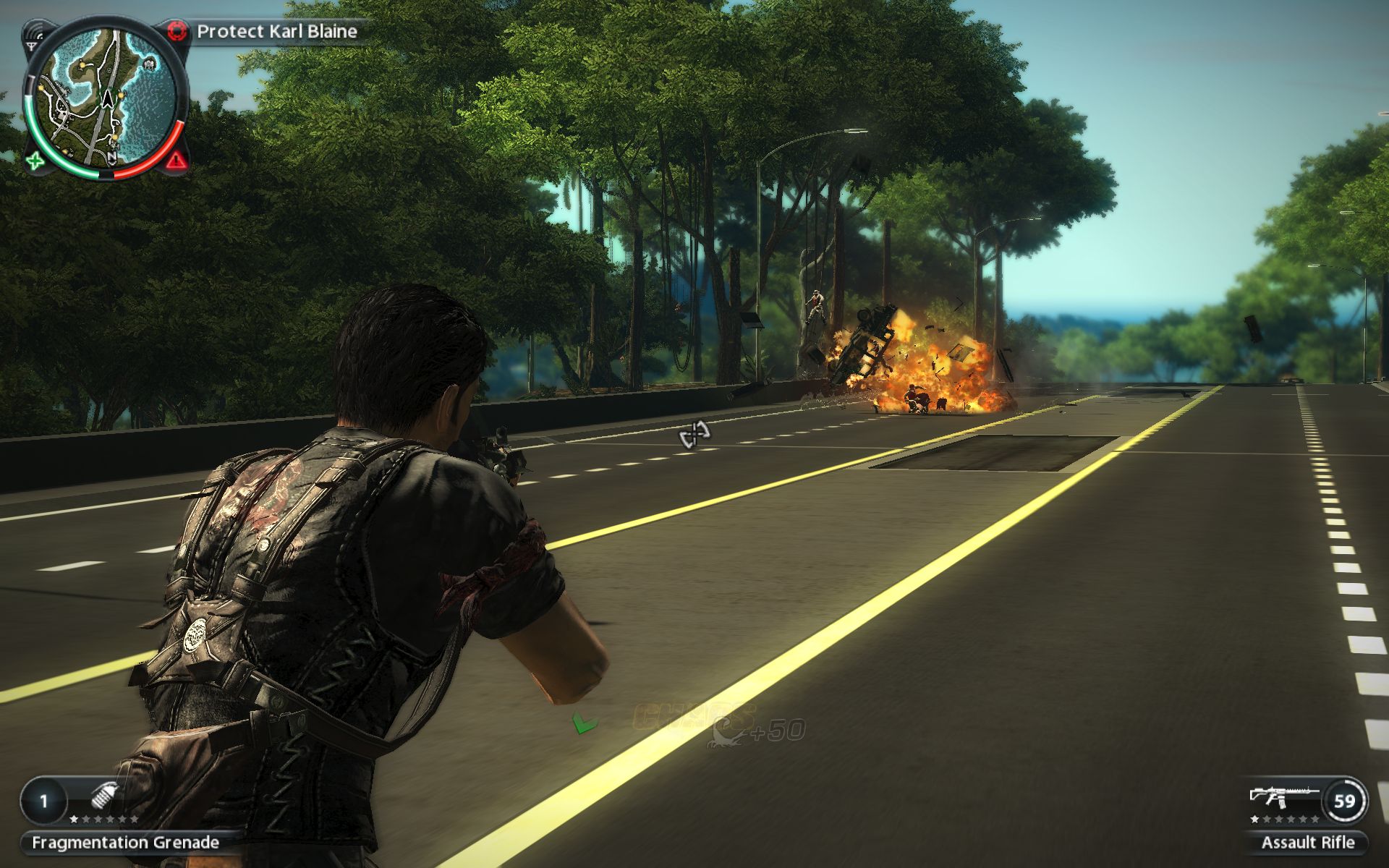
Task: Select the Fragmentation Grenade icon
Action: tap(105, 798)
